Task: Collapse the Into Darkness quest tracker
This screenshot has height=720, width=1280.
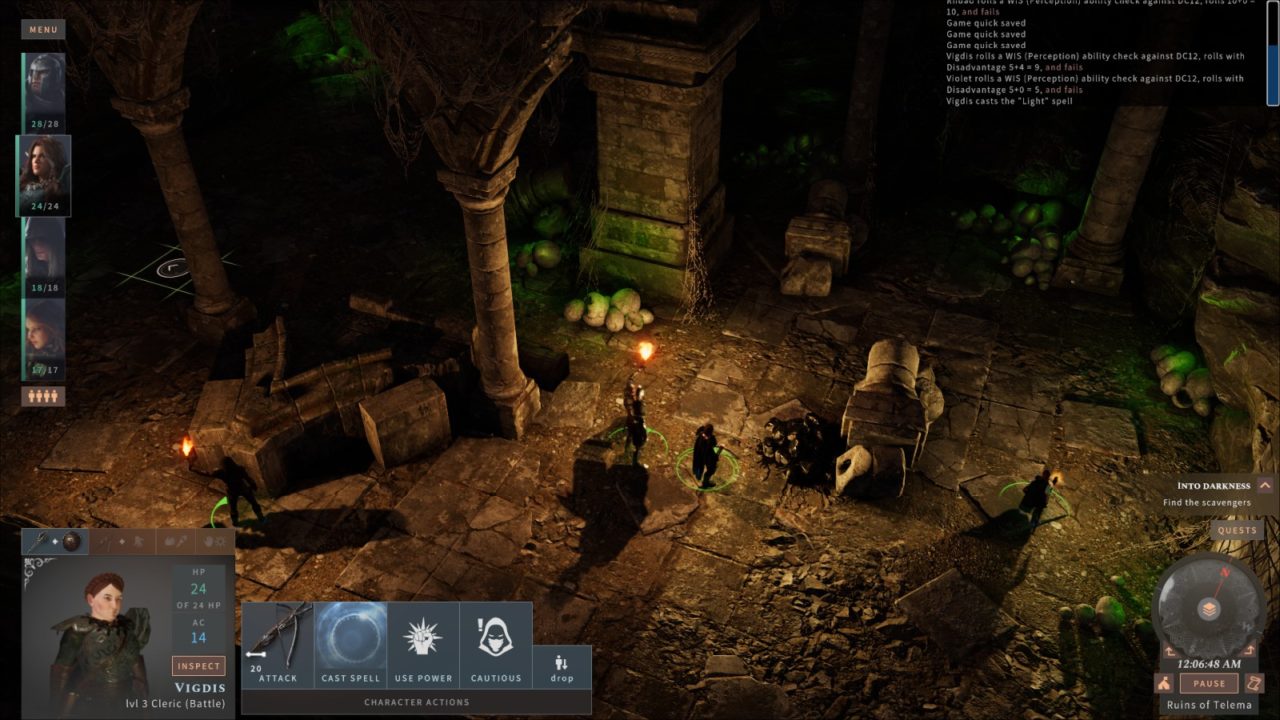Action: pyautogui.click(x=1265, y=486)
